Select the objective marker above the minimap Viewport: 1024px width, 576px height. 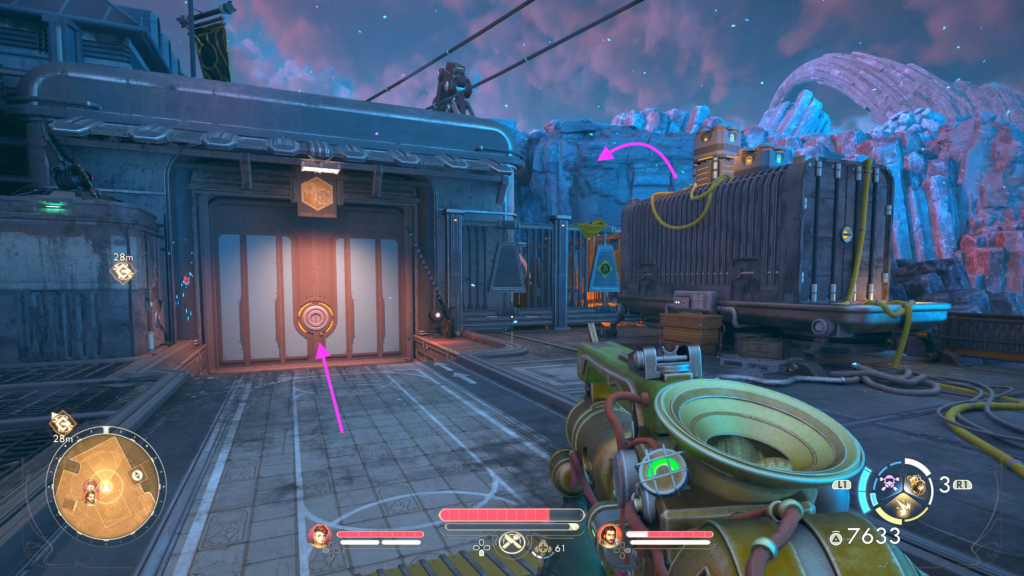62,423
